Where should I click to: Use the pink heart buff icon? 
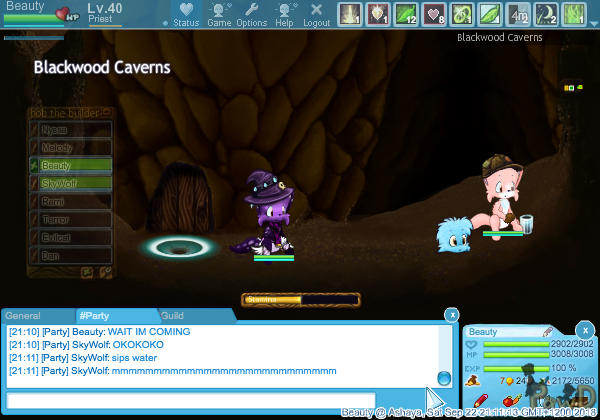point(436,14)
